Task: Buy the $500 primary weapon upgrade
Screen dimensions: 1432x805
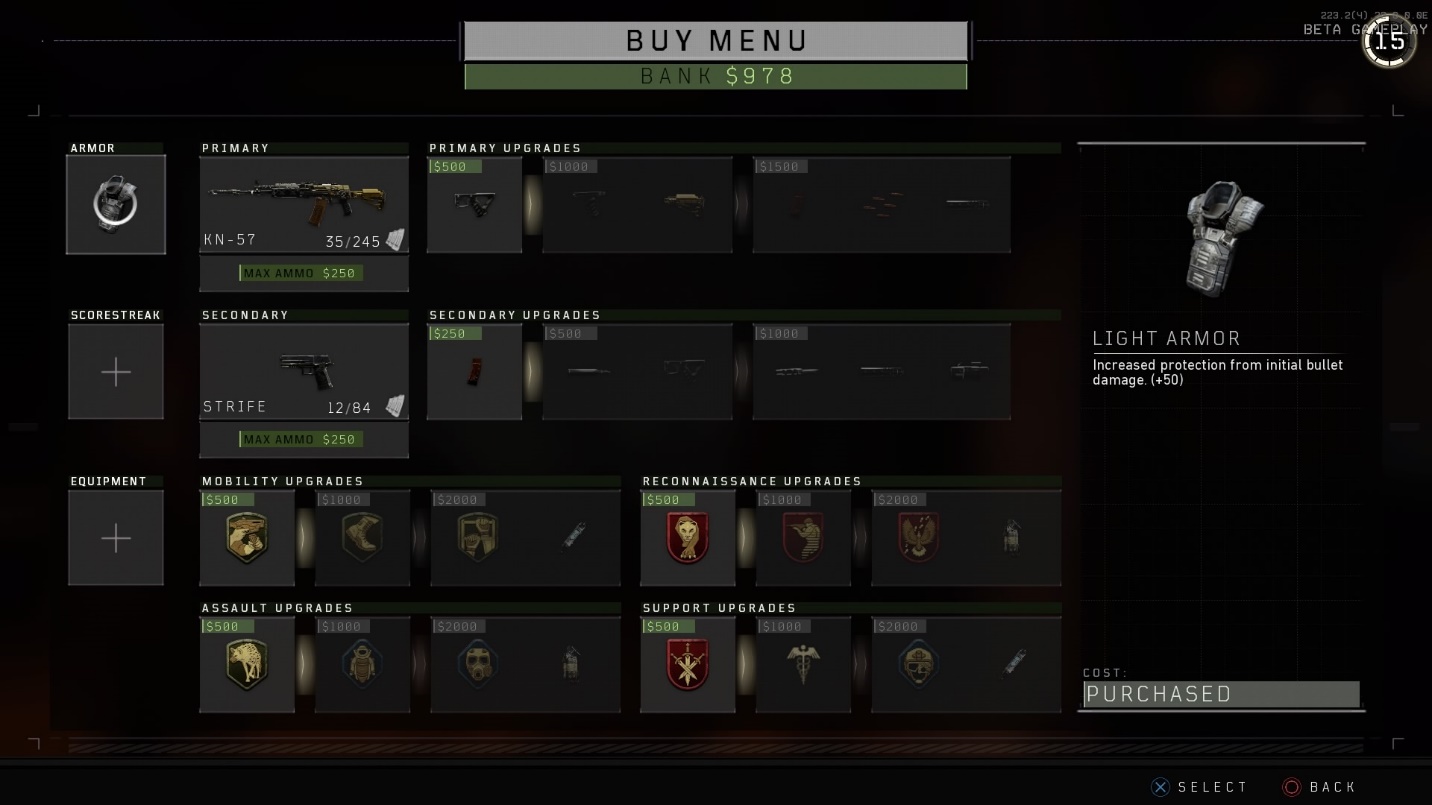Action: click(475, 204)
